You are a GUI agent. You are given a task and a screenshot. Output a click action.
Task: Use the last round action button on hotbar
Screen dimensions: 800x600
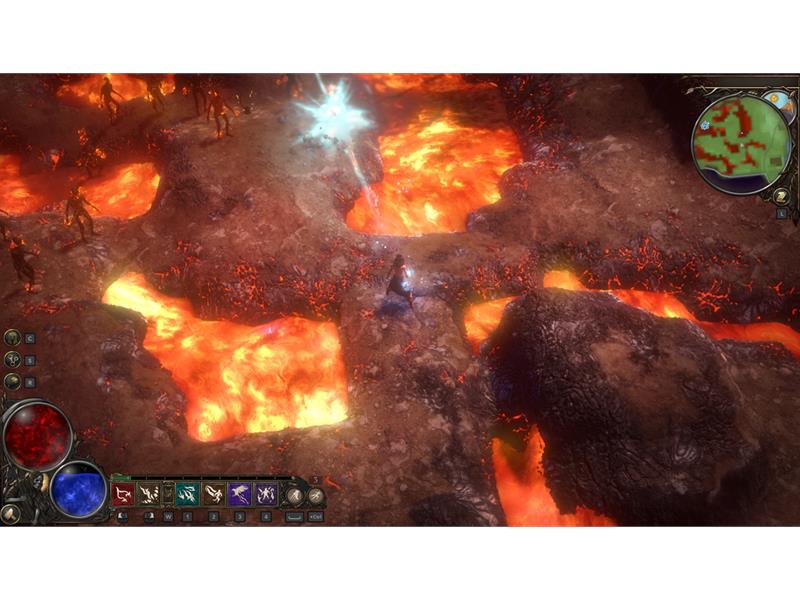(x=315, y=495)
